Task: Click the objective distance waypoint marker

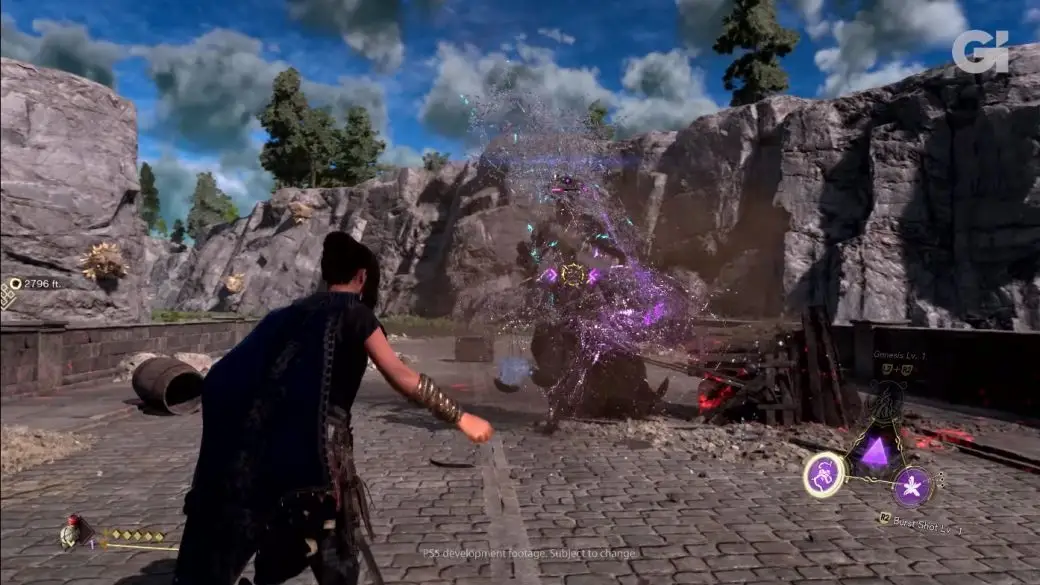Action: (x=16, y=284)
